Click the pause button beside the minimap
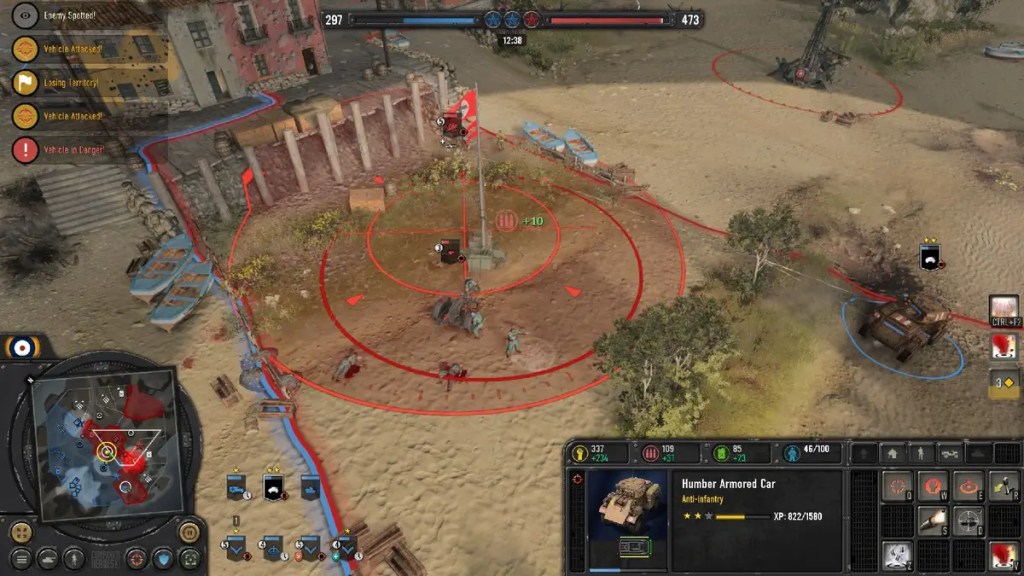The image size is (1024, 576). click(x=189, y=530)
